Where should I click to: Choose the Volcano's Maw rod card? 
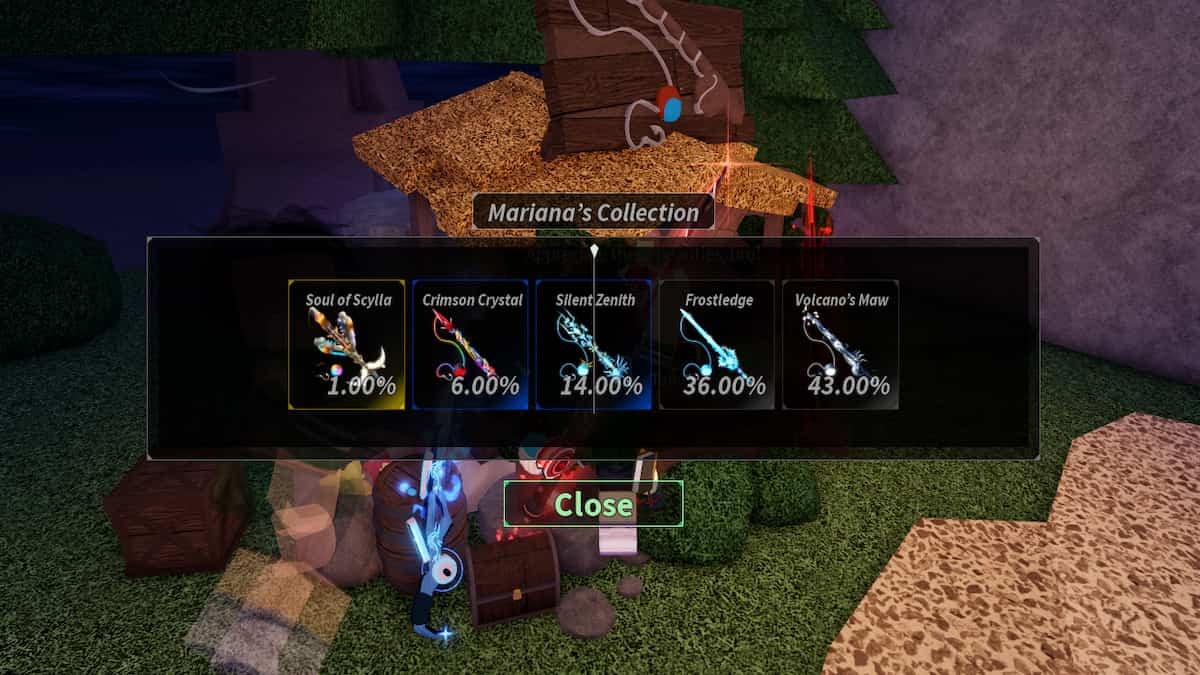[840, 345]
